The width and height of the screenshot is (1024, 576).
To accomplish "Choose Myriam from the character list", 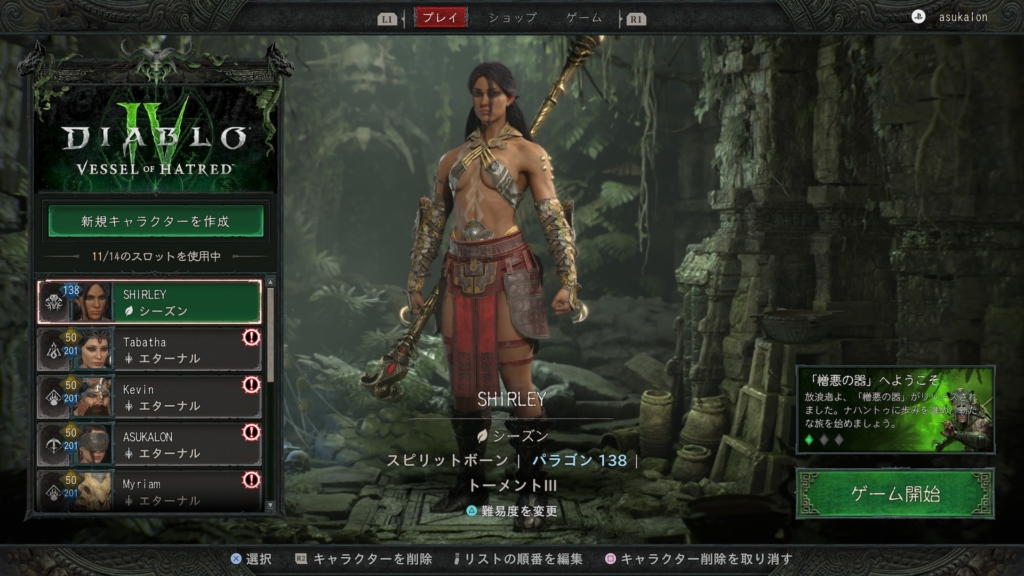I will coord(150,490).
